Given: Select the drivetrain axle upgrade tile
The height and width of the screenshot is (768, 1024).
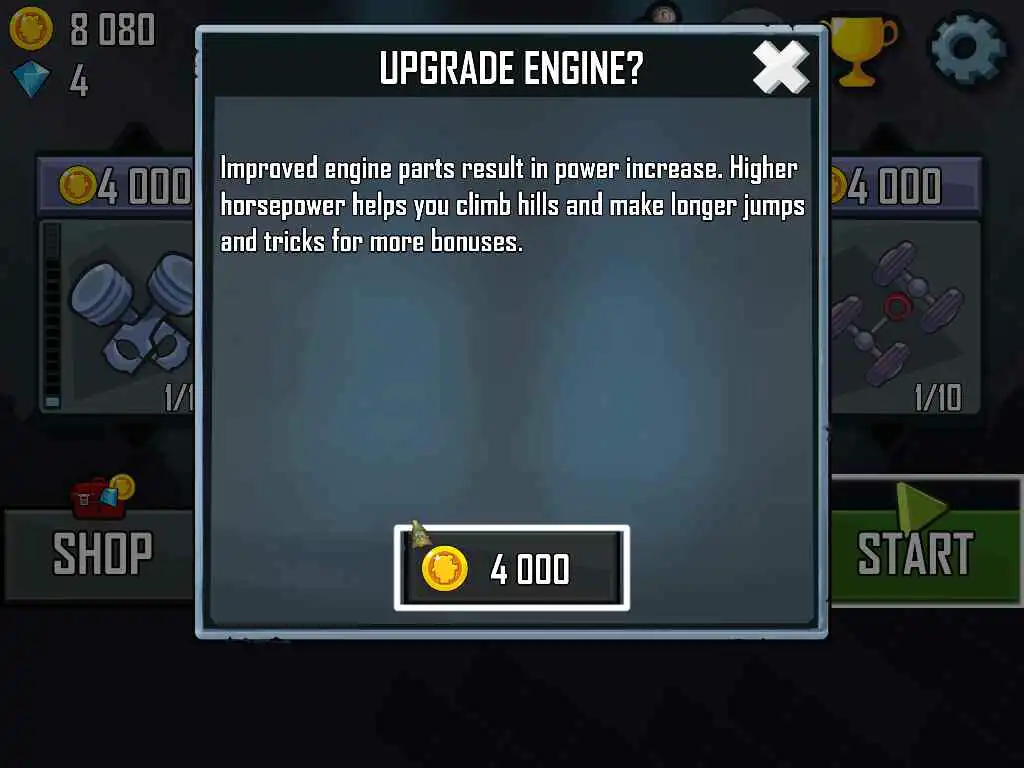Looking at the screenshot, I should coord(906,314).
